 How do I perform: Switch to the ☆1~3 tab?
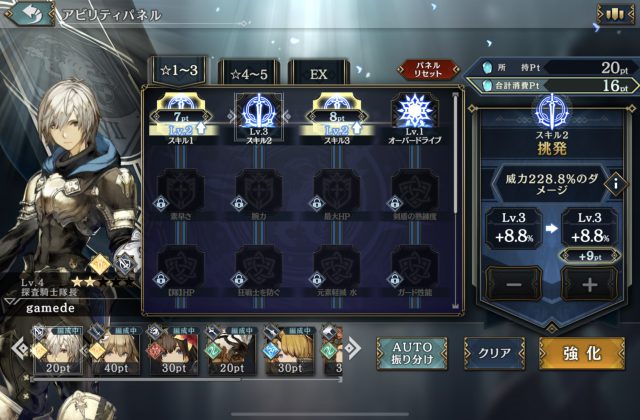coord(179,73)
